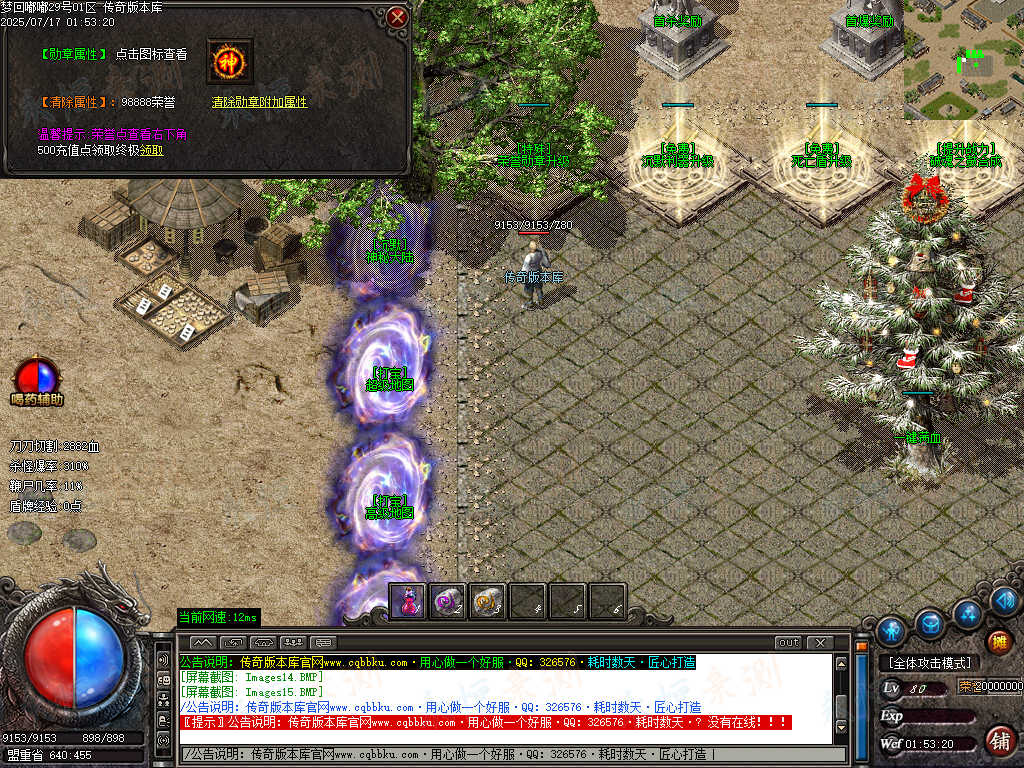Image resolution: width=1024 pixels, height=768 pixels.
Task: Open the character panel via the blue figure orb
Action: [x=891, y=630]
